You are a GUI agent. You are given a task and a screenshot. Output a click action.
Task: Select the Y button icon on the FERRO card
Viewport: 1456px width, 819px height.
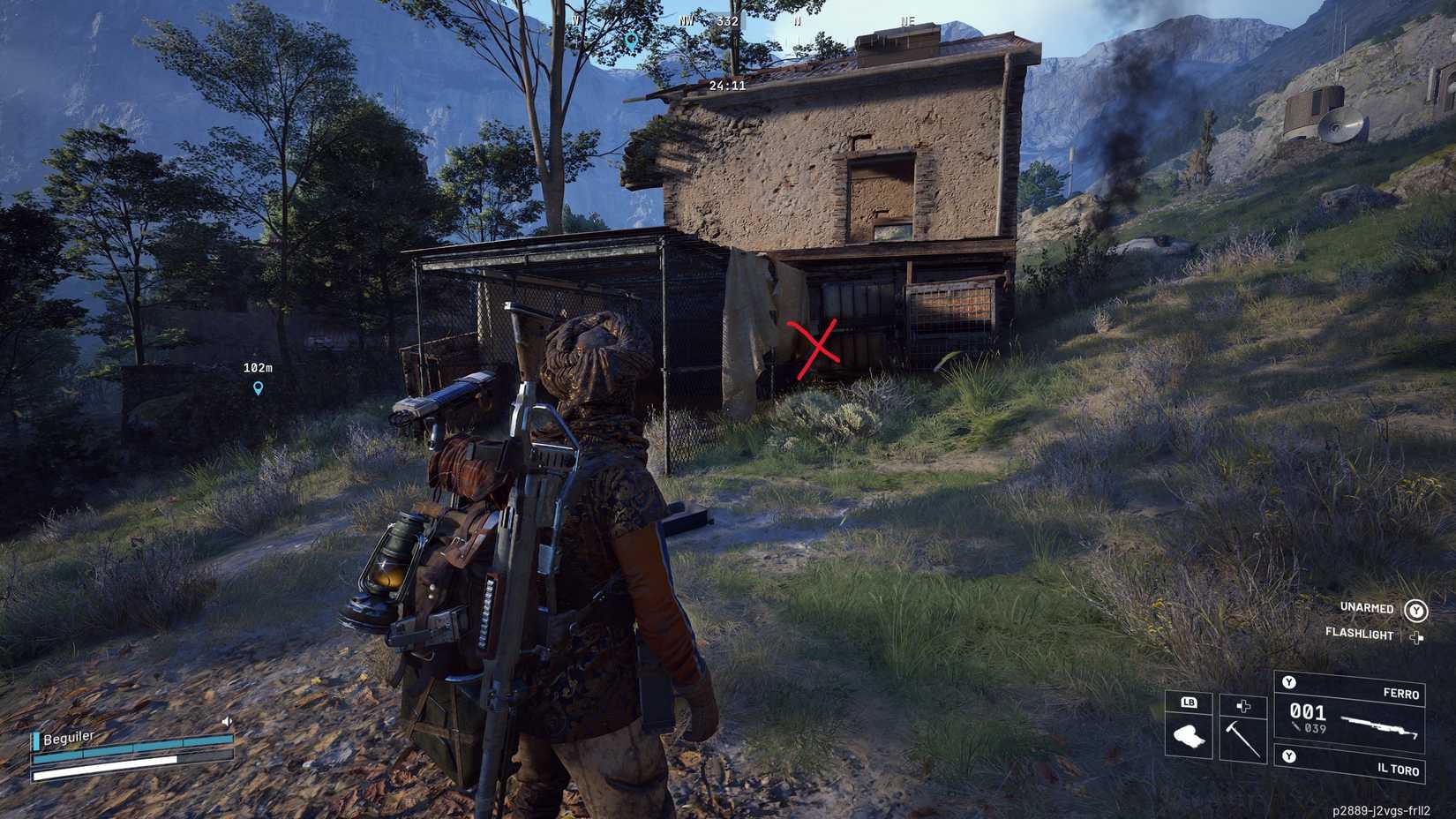click(x=1289, y=682)
